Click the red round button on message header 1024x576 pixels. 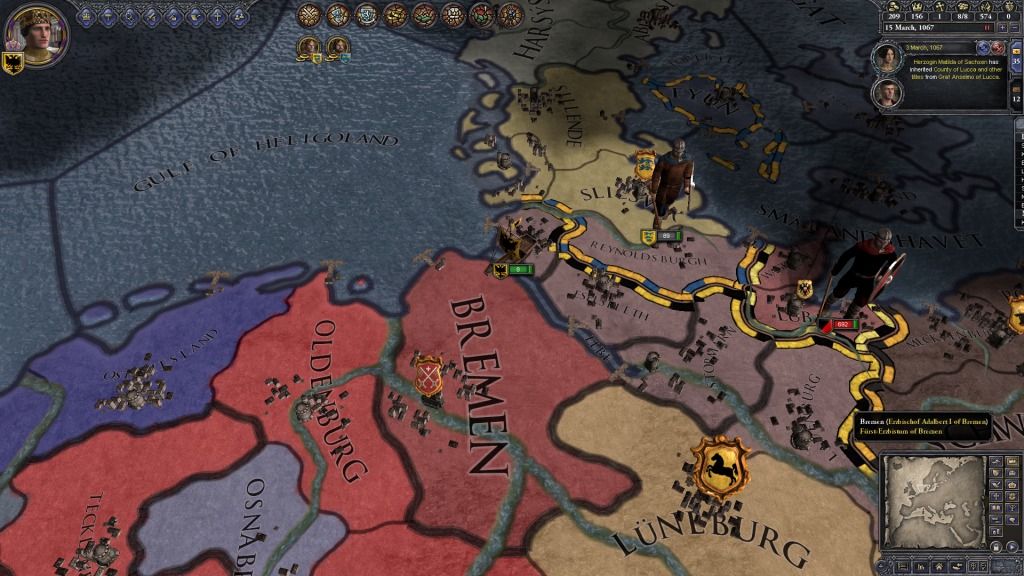click(997, 47)
